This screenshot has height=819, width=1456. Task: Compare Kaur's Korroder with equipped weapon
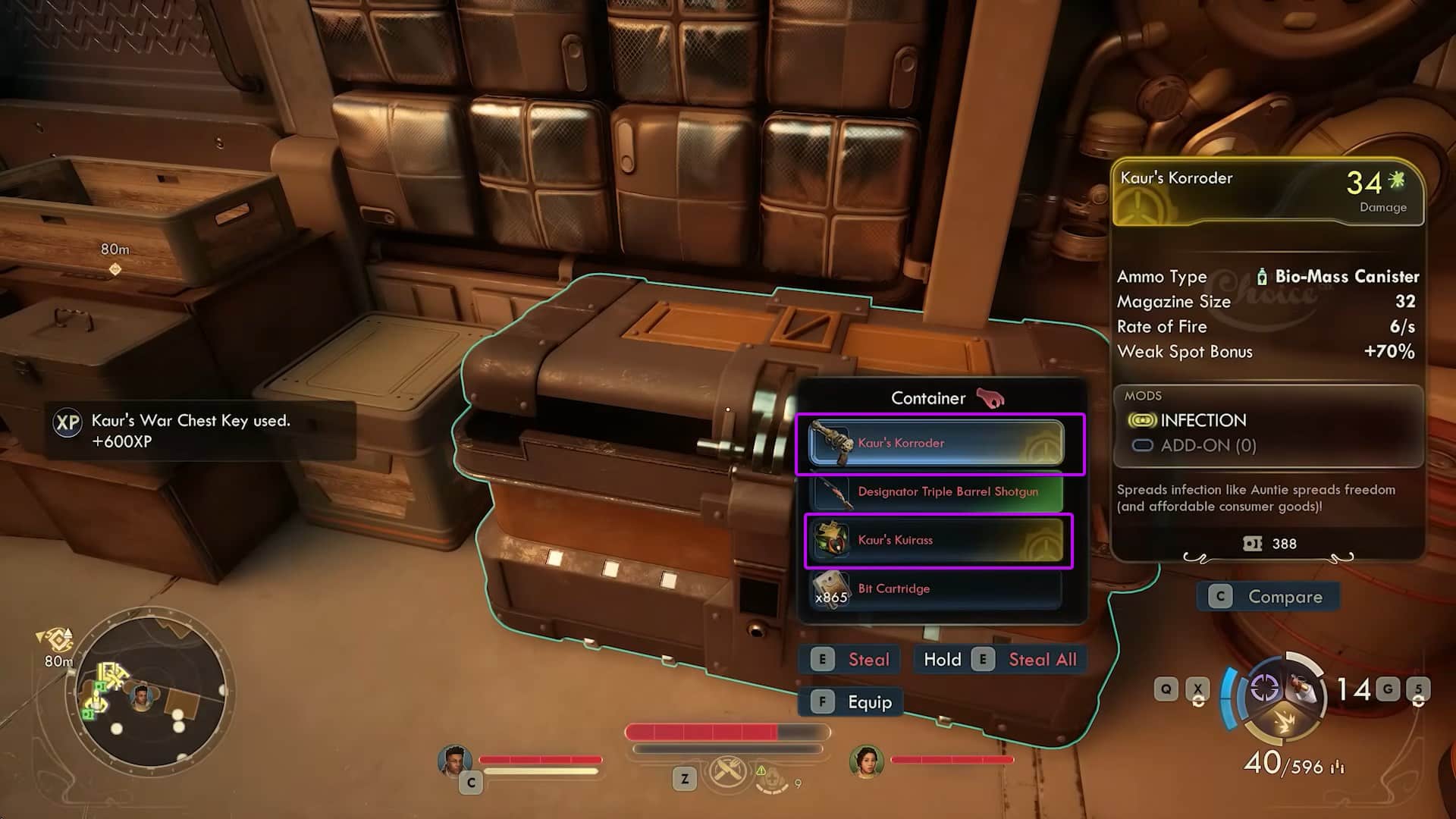tap(1268, 597)
